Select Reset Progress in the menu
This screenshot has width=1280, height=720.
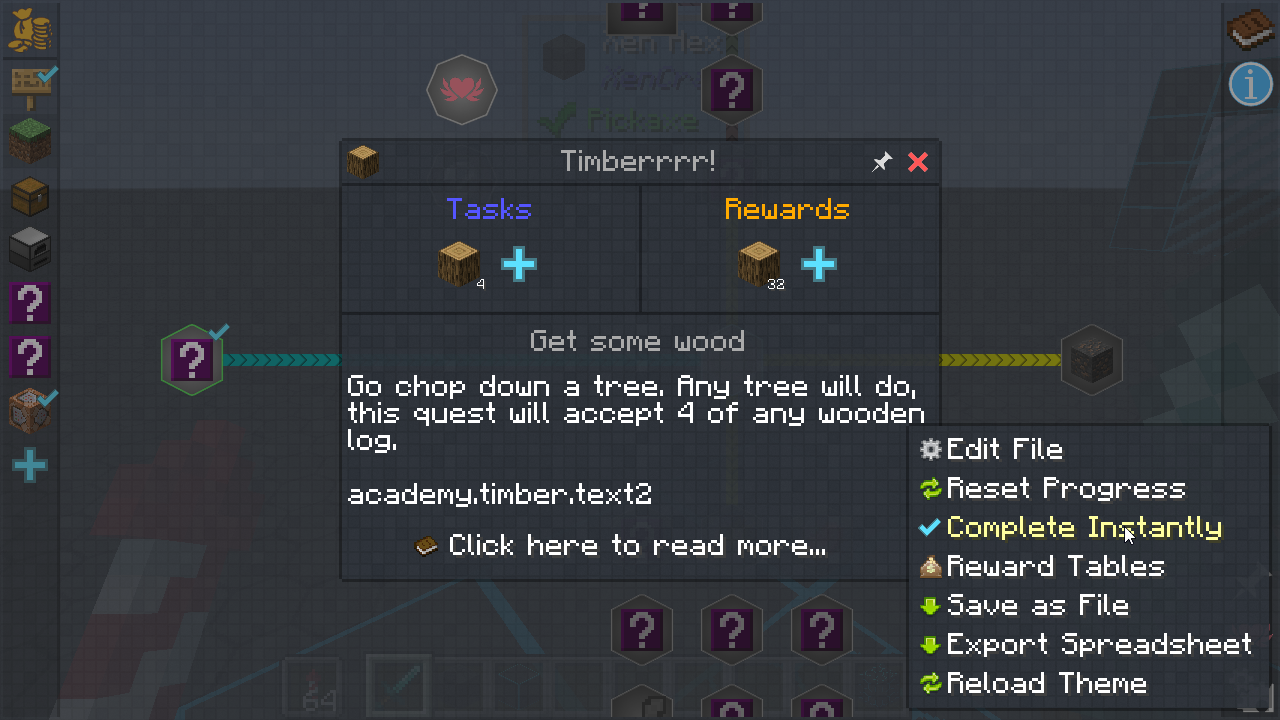(1065, 489)
